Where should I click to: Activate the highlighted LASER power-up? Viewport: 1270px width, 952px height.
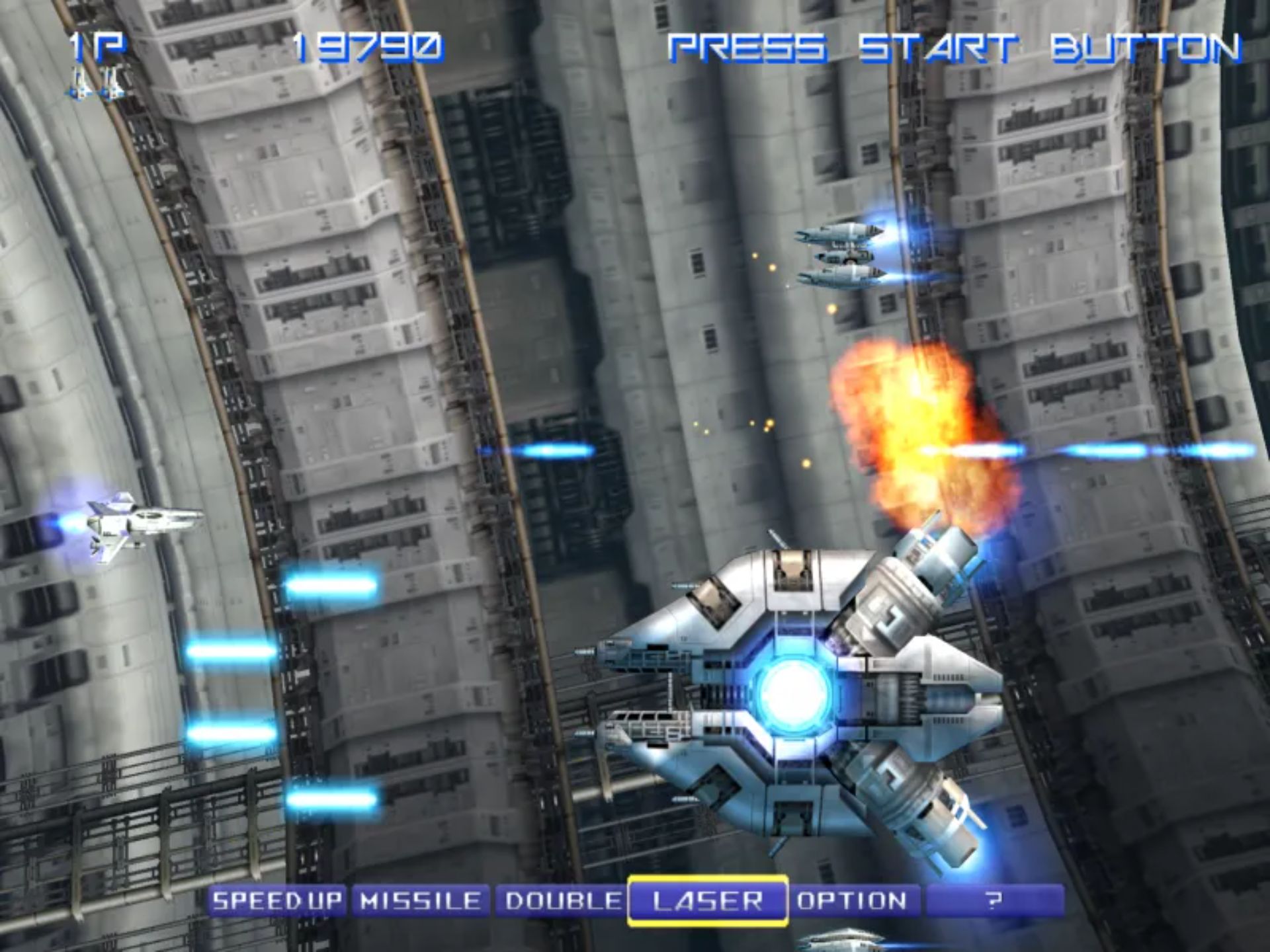[x=707, y=900]
